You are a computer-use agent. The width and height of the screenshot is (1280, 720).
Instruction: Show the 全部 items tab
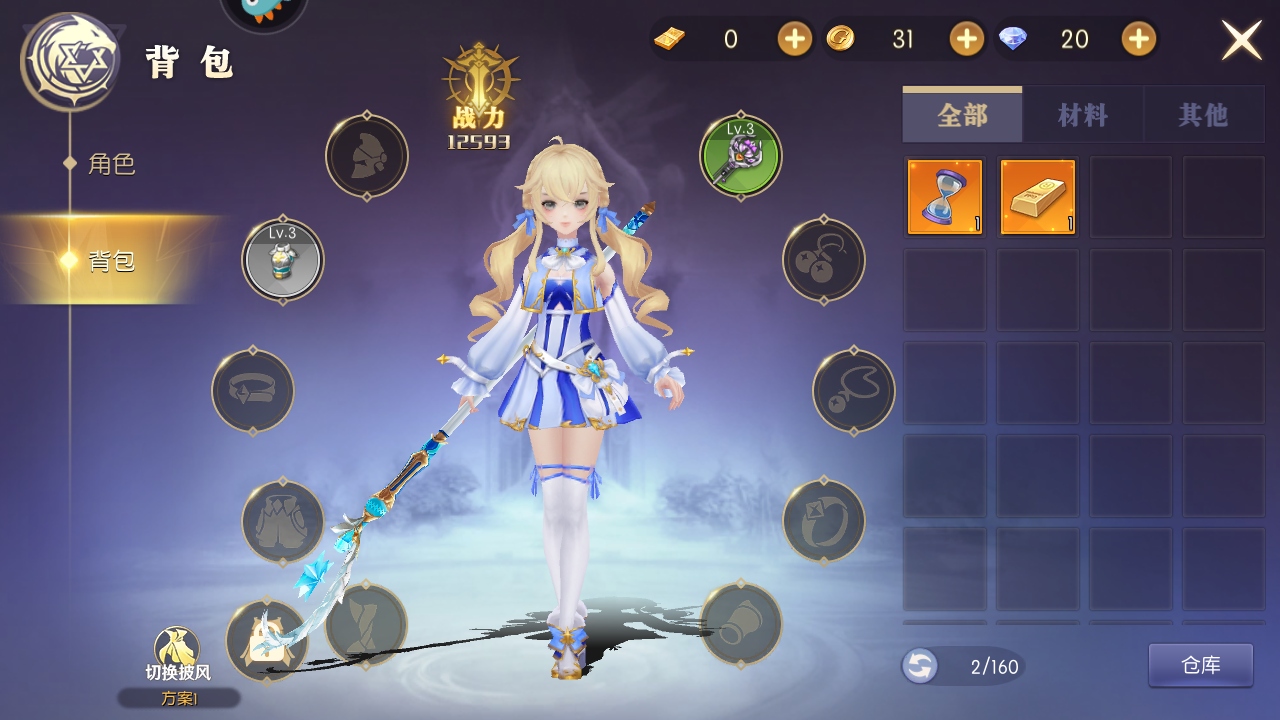pos(962,116)
